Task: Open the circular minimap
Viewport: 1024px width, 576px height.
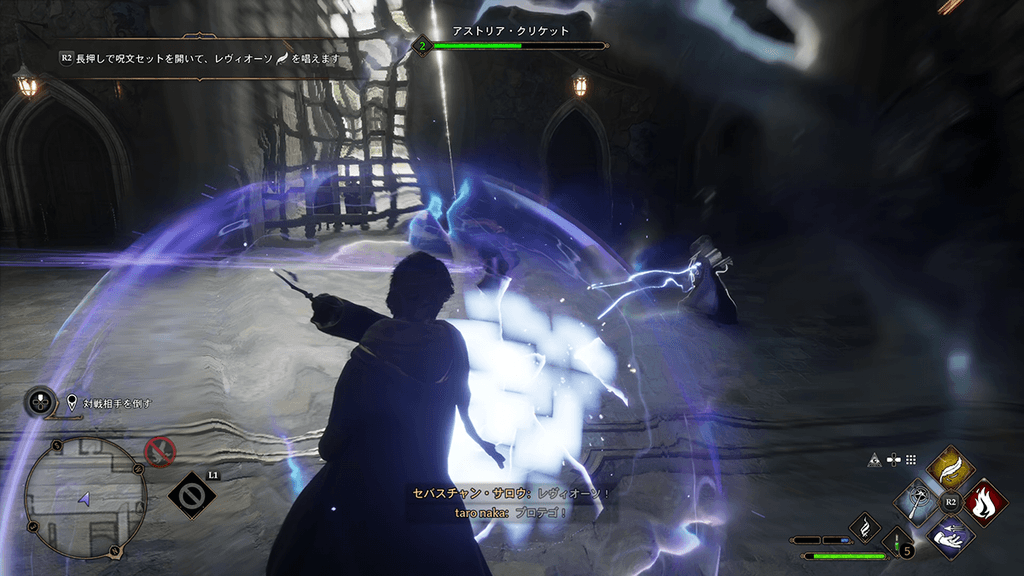Action: pyautogui.click(x=85, y=497)
